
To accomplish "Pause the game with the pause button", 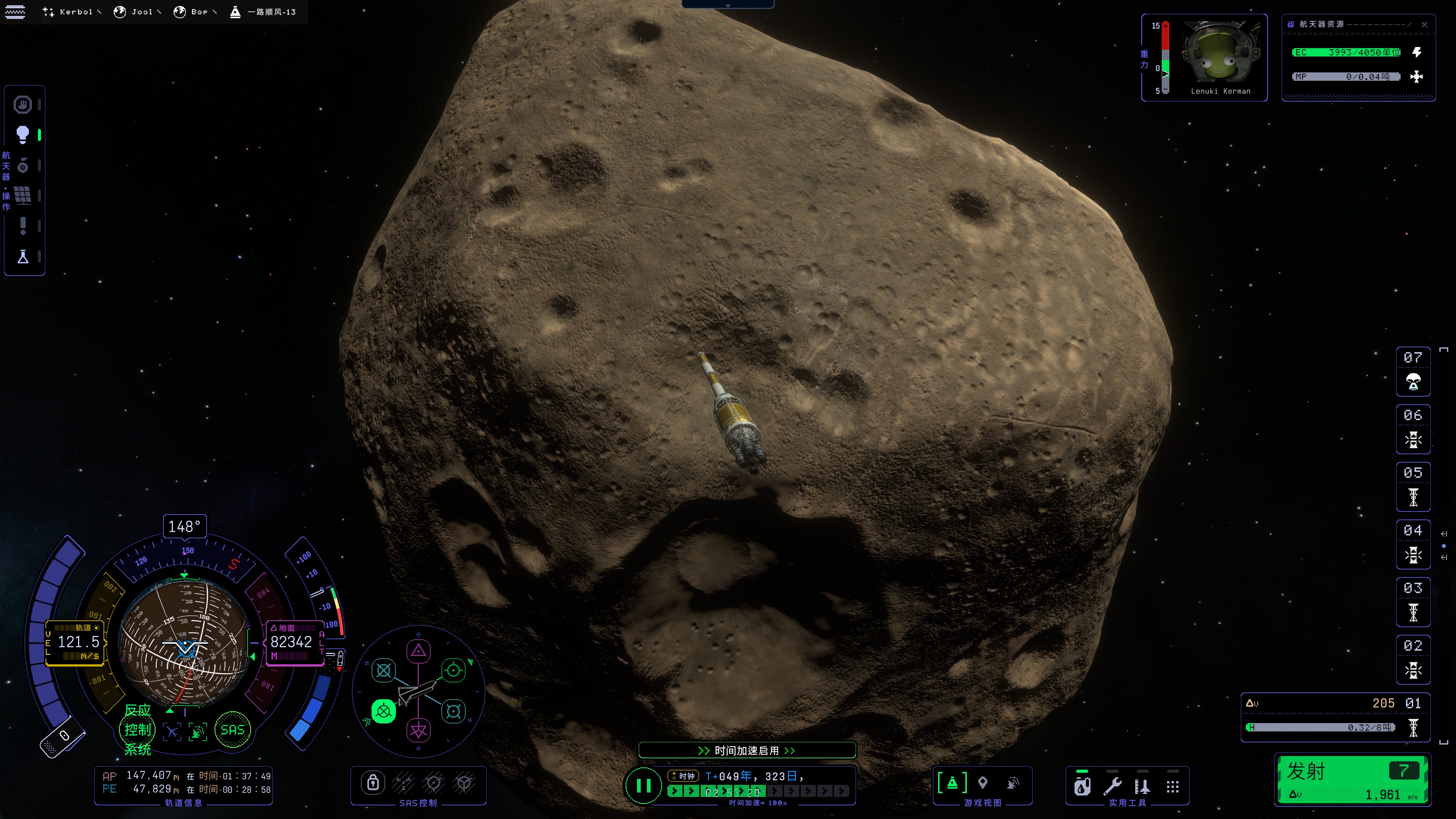I will pos(643,785).
